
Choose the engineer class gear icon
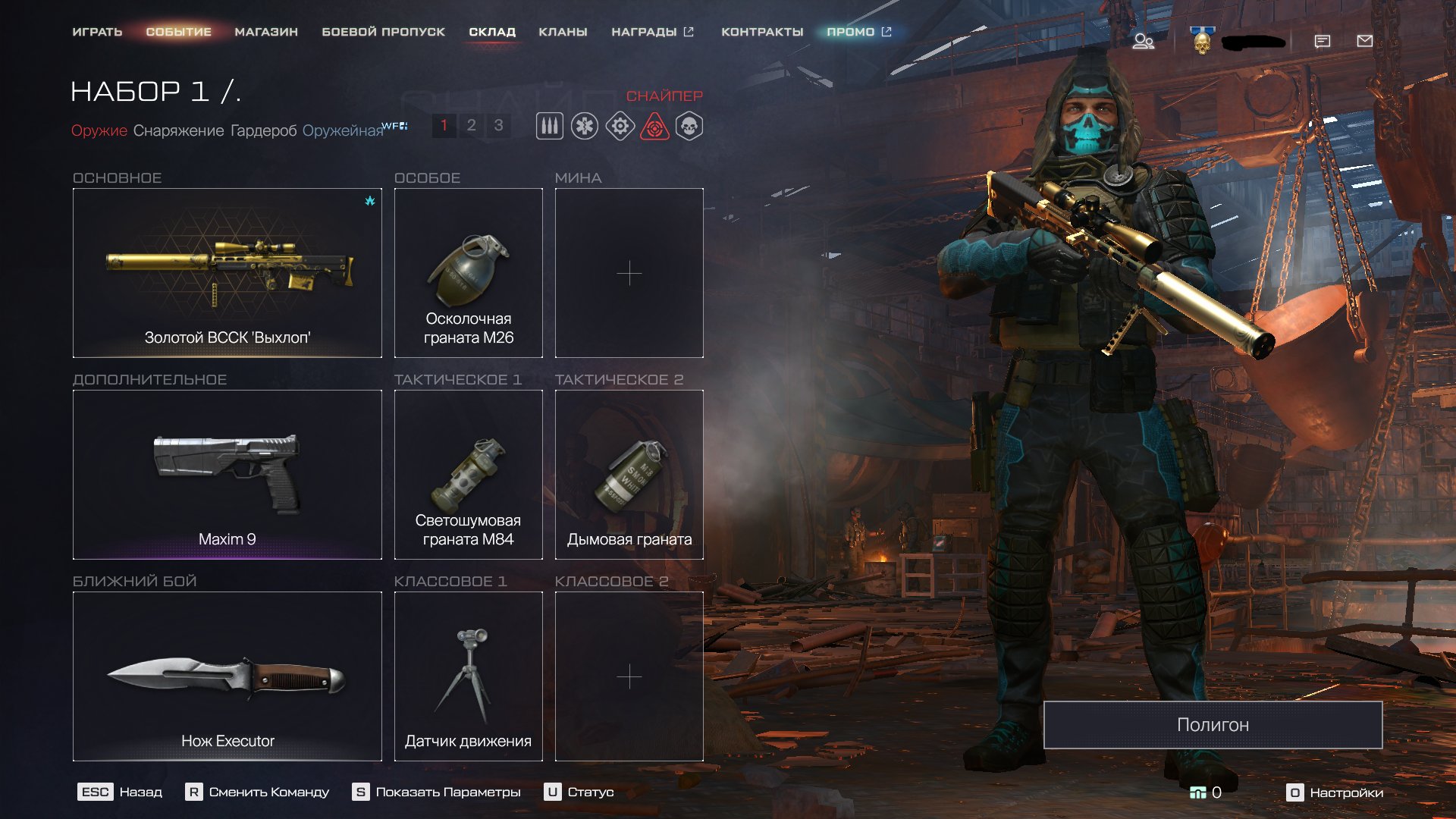click(620, 126)
